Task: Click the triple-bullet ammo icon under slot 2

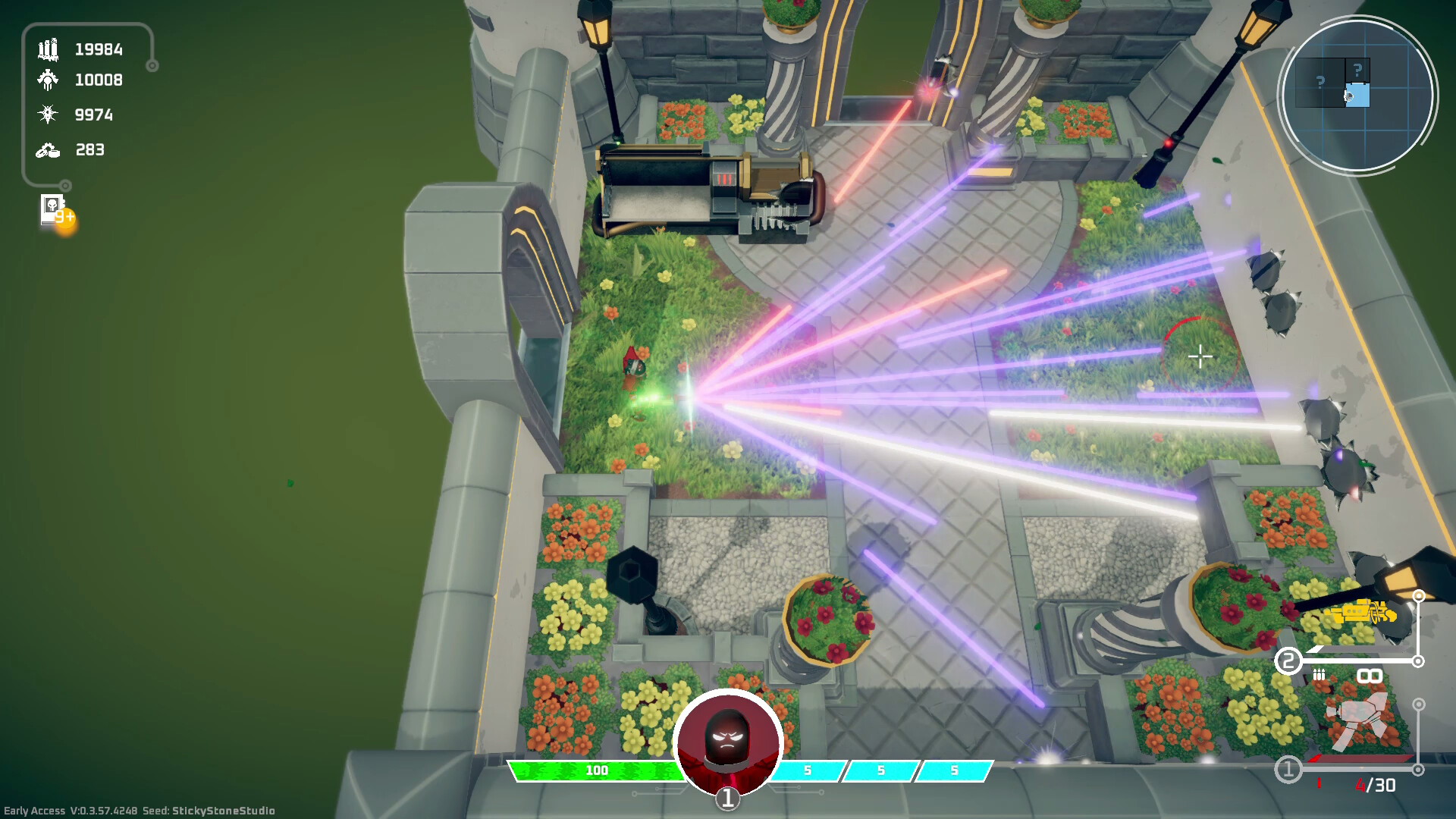Action: pyautogui.click(x=1319, y=674)
